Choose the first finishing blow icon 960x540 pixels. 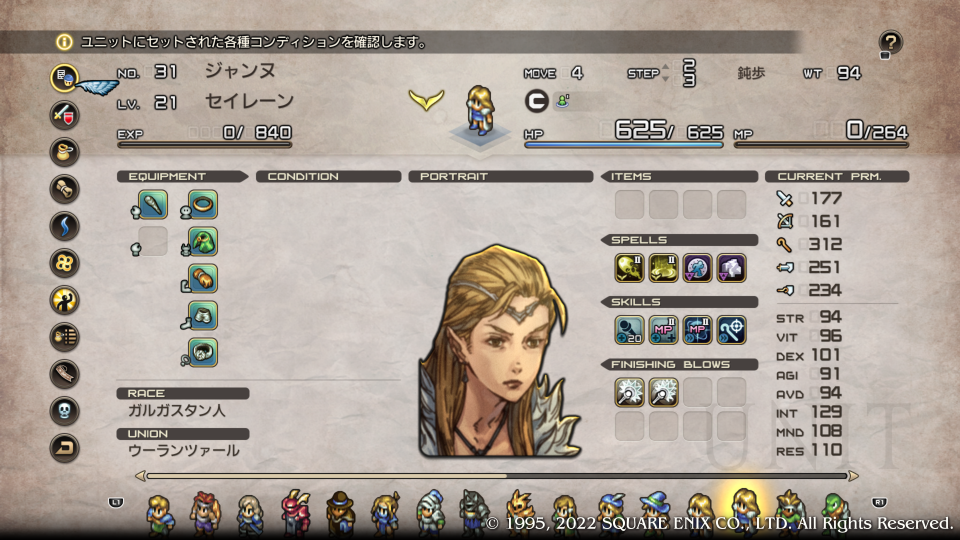point(629,391)
